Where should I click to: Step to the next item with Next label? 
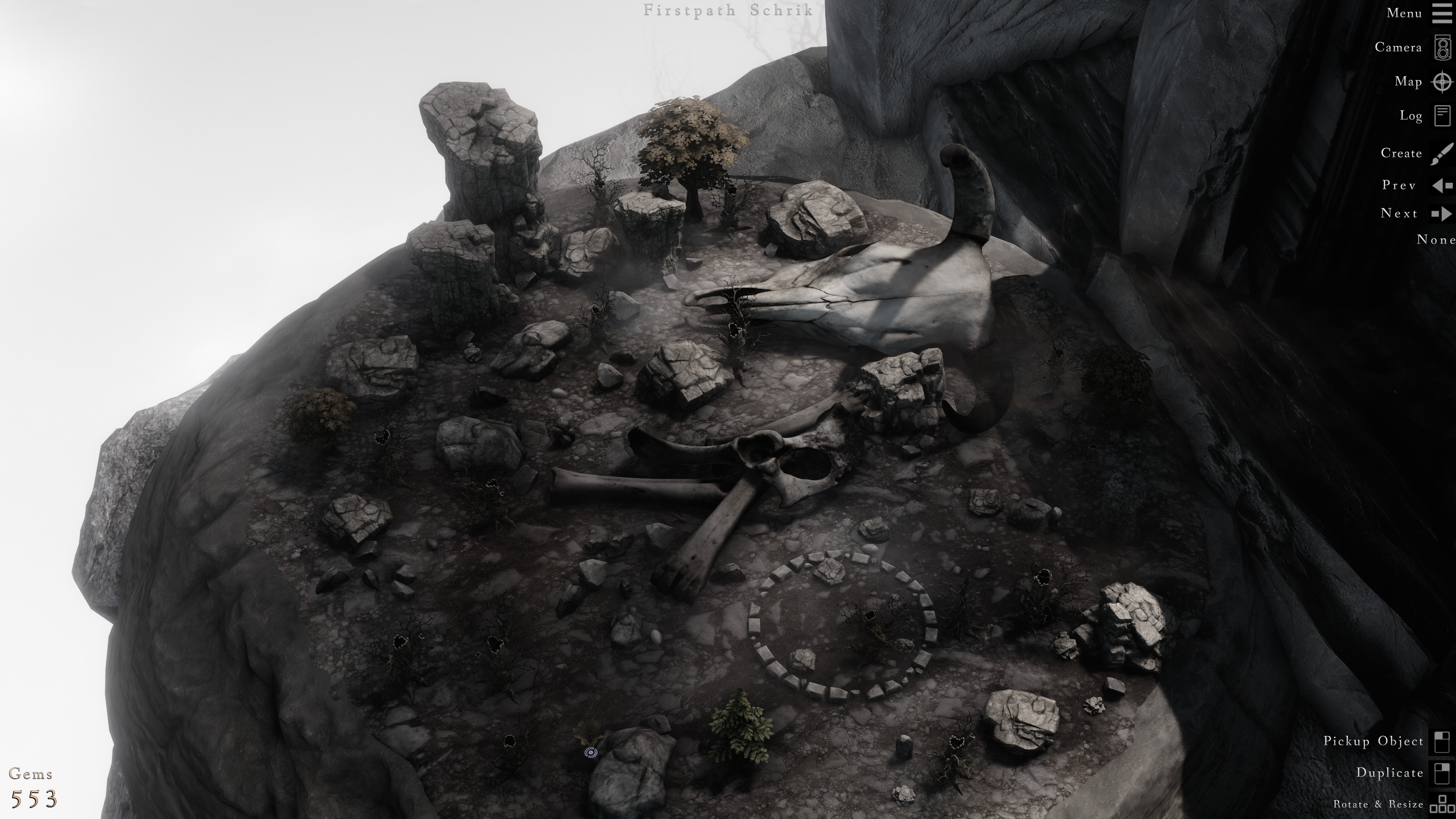(1400, 213)
